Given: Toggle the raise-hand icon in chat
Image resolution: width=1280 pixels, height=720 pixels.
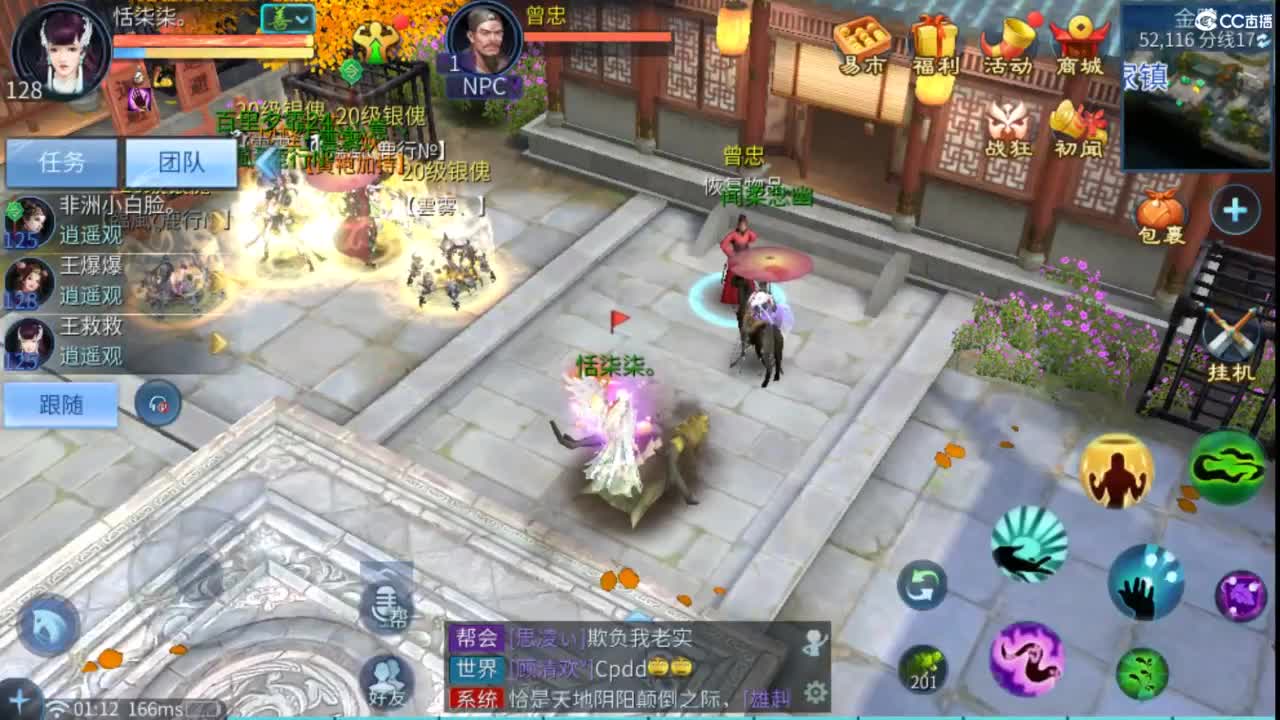Looking at the screenshot, I should pos(813,641).
